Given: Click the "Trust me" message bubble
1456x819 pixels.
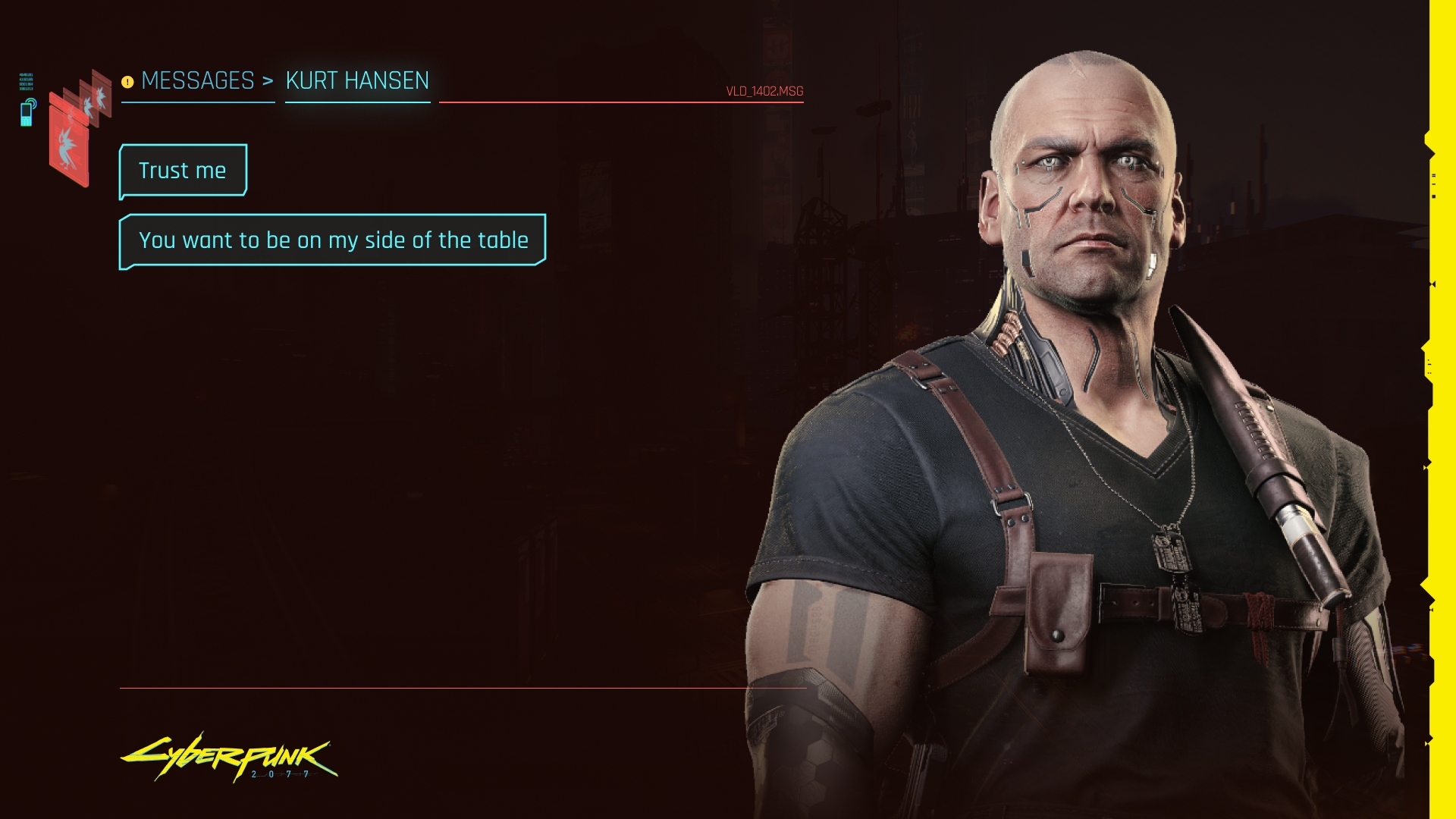Looking at the screenshot, I should [x=183, y=171].
